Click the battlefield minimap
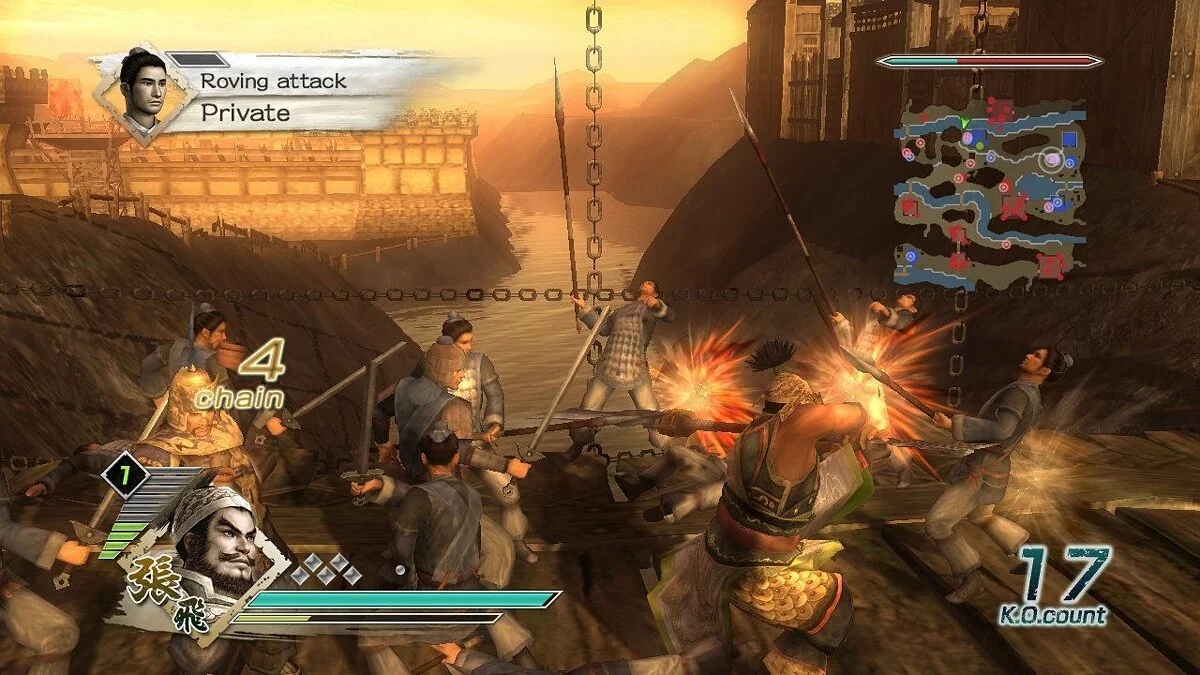 989,192
